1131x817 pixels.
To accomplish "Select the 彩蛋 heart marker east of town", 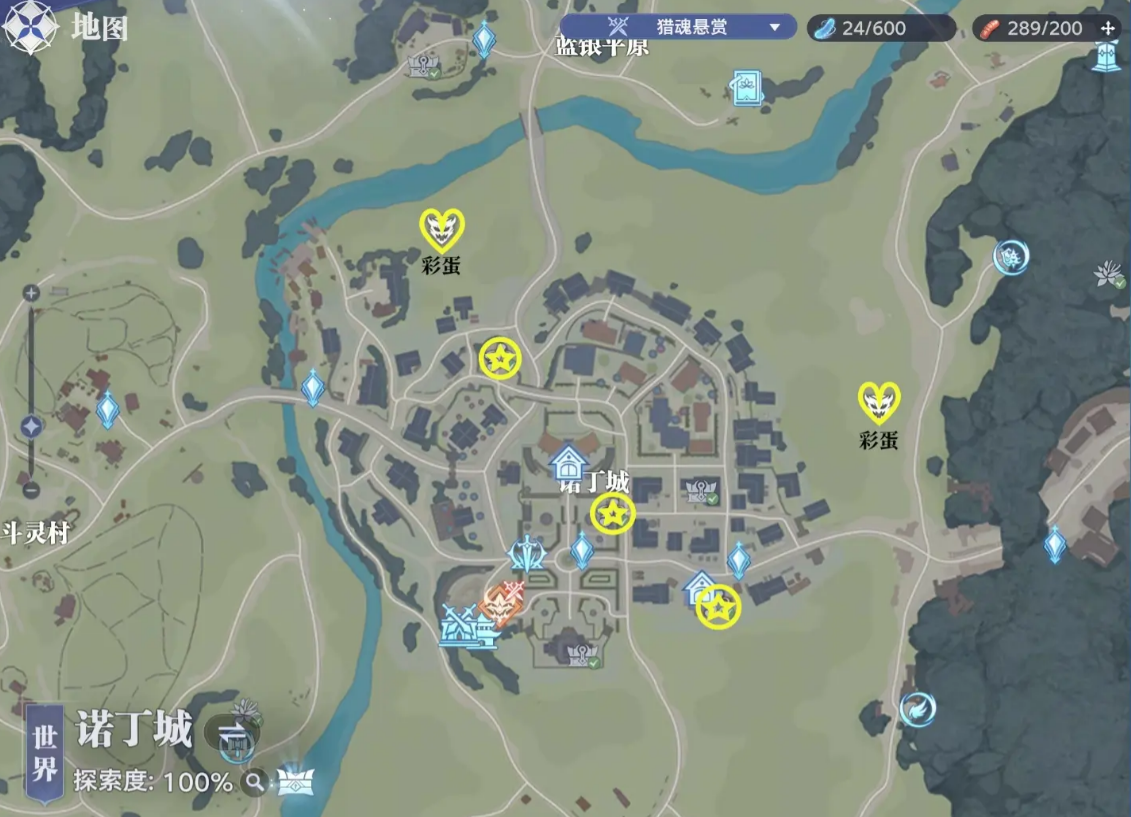I will (x=879, y=402).
